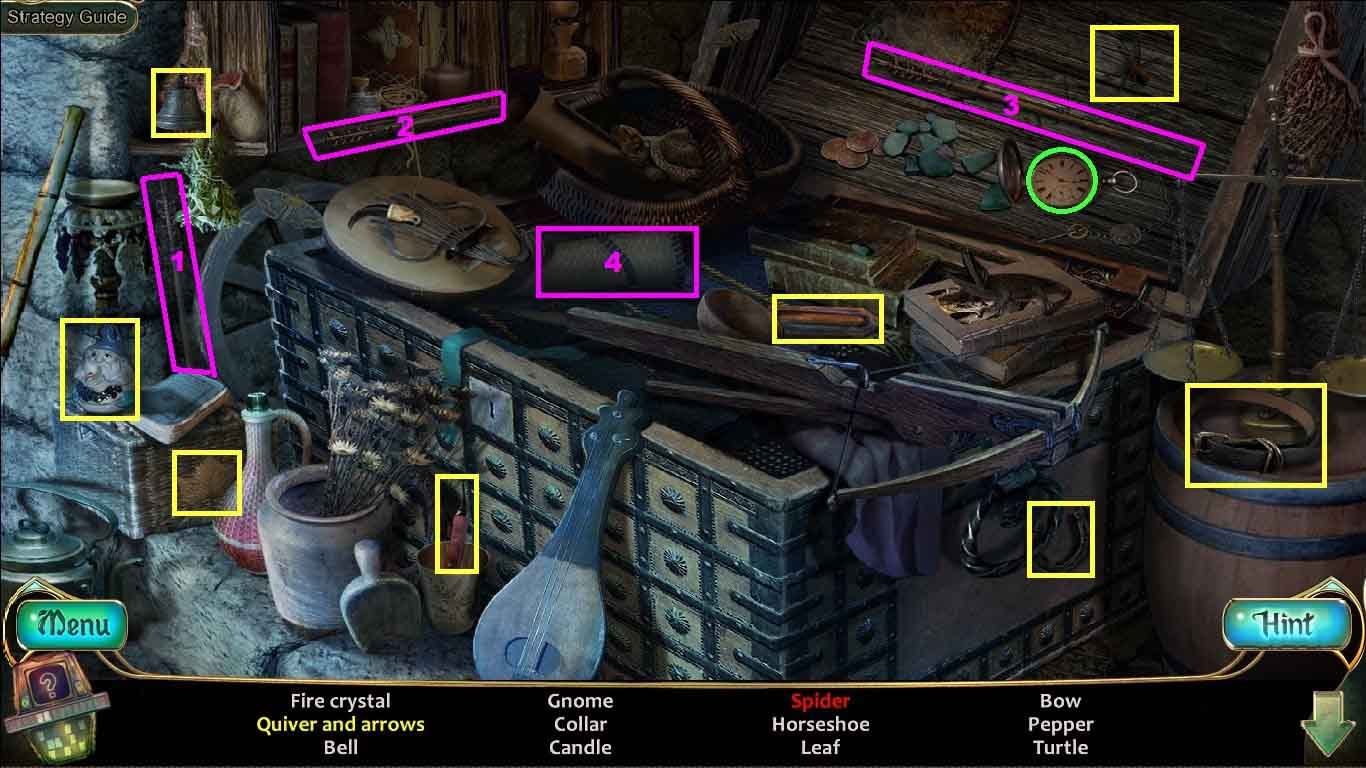1366x768 pixels.
Task: Select 'Pepper' list entry
Action: tap(1060, 724)
